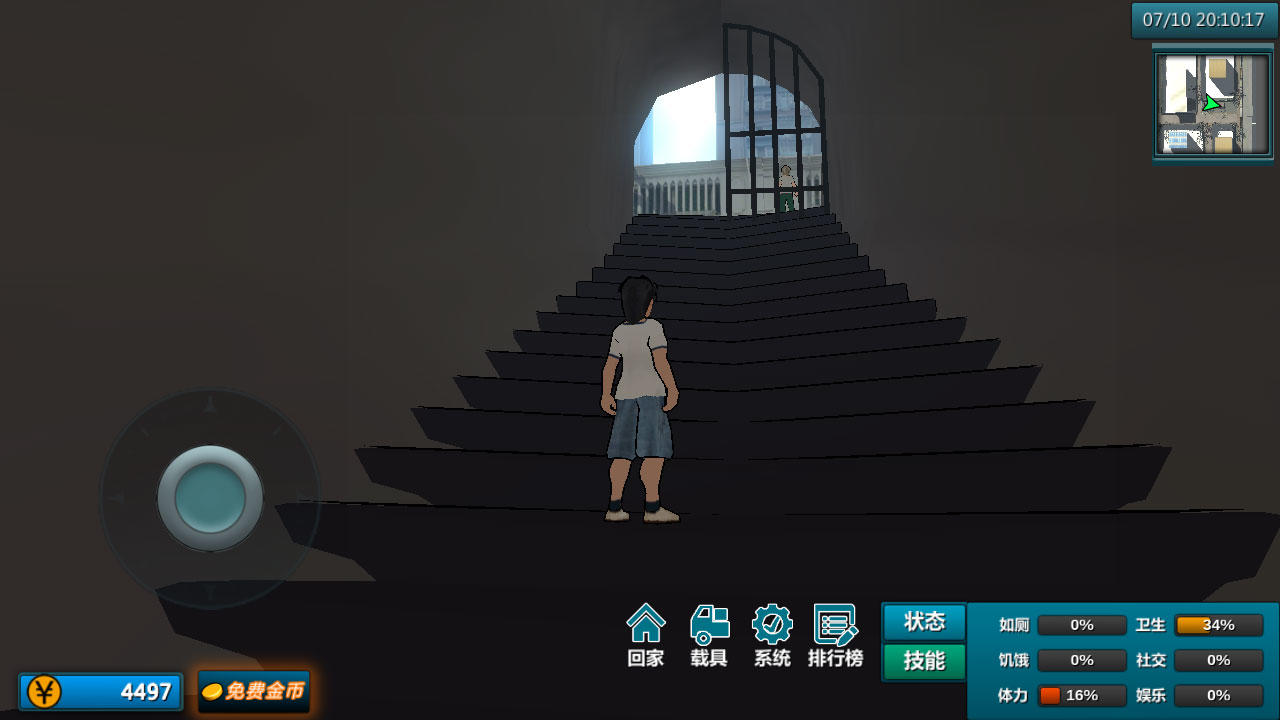Select the 卫生 34% hygiene bar
This screenshot has height=720, width=1280.
(1218, 625)
